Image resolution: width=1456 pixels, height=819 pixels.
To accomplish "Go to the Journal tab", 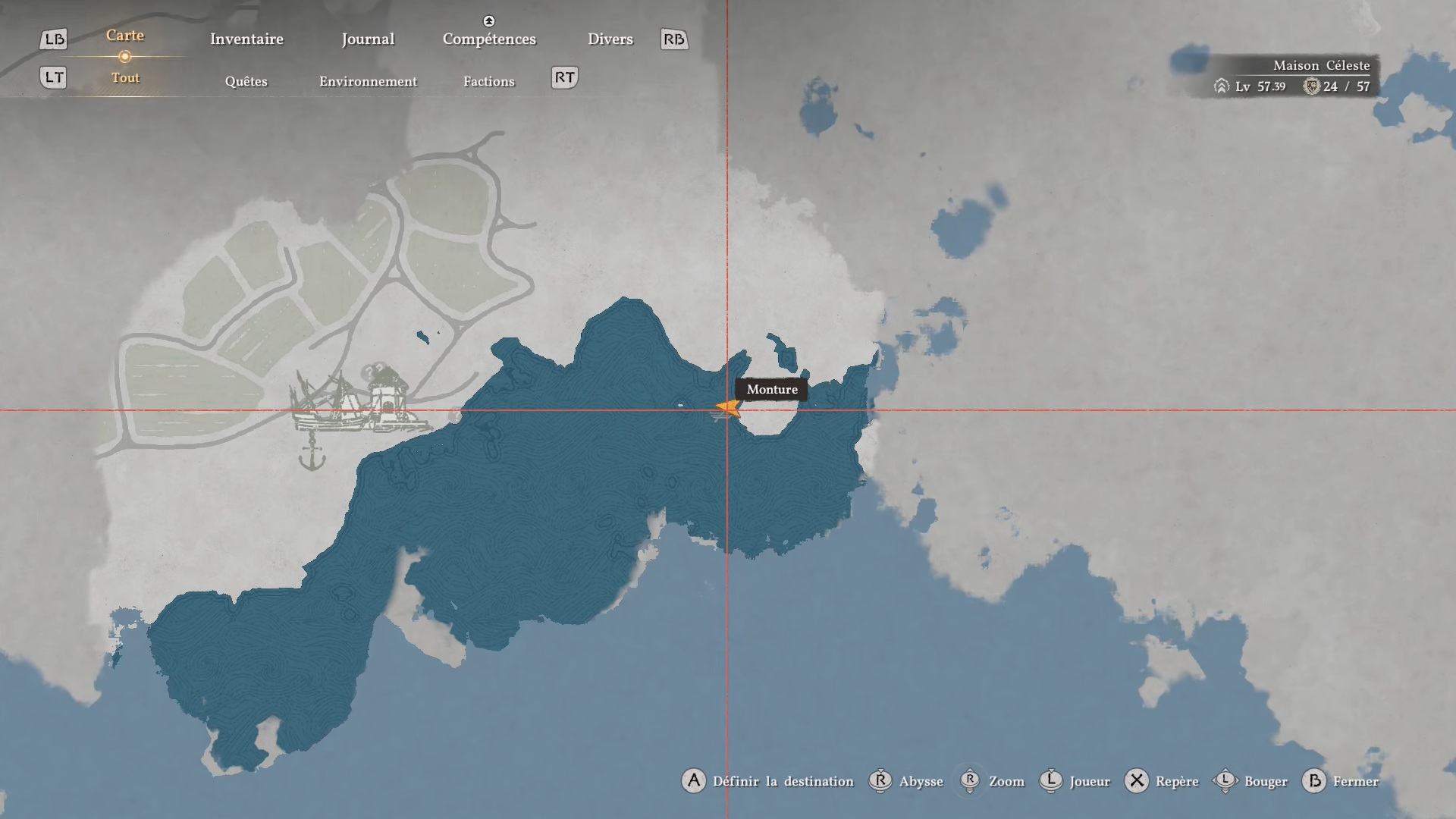I will pos(368,39).
